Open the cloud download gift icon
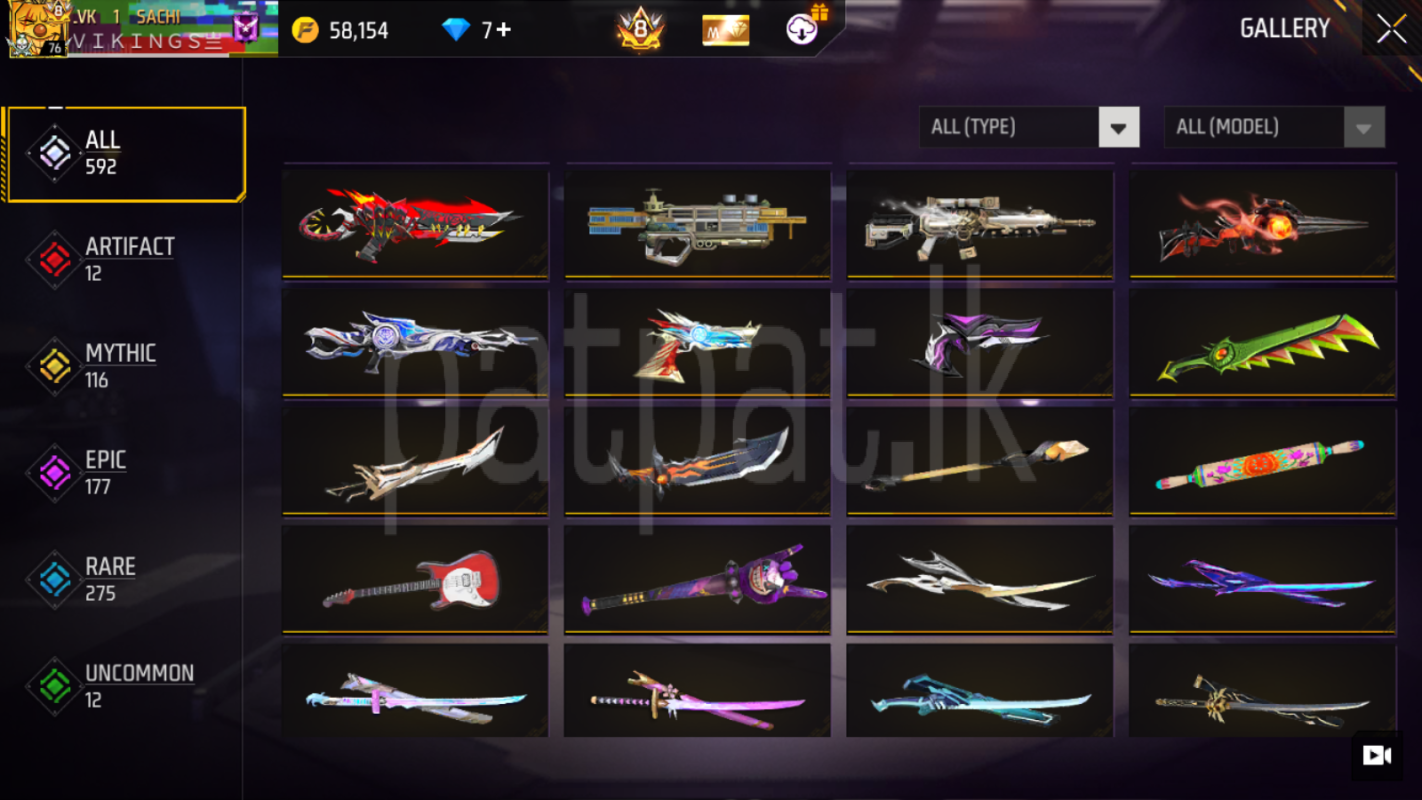 pyautogui.click(x=803, y=29)
